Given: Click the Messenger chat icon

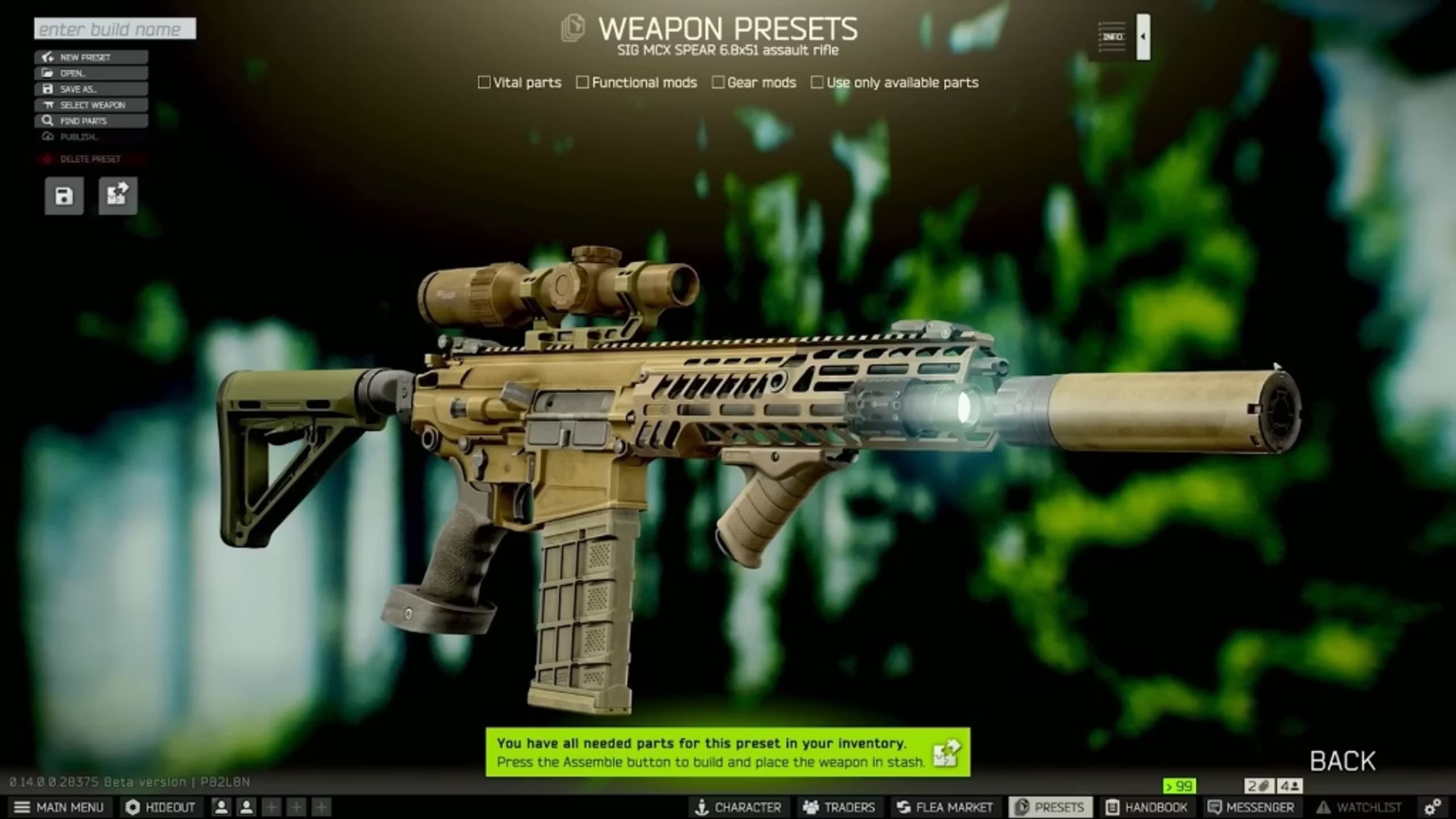Looking at the screenshot, I should 1215,807.
